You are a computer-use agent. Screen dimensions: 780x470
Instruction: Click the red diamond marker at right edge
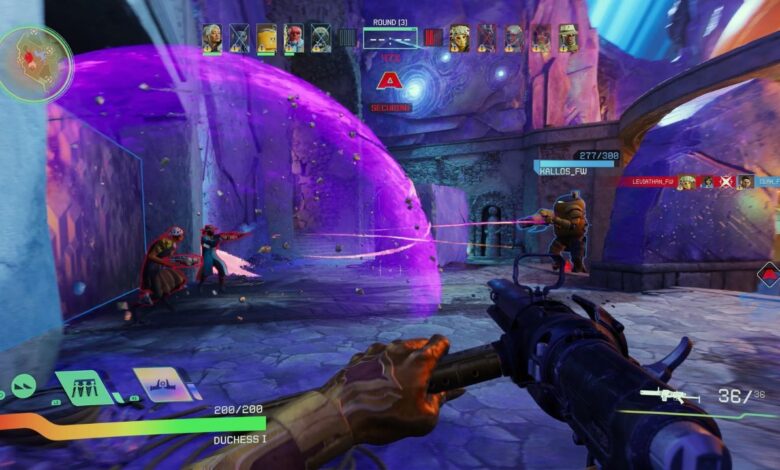point(770,275)
